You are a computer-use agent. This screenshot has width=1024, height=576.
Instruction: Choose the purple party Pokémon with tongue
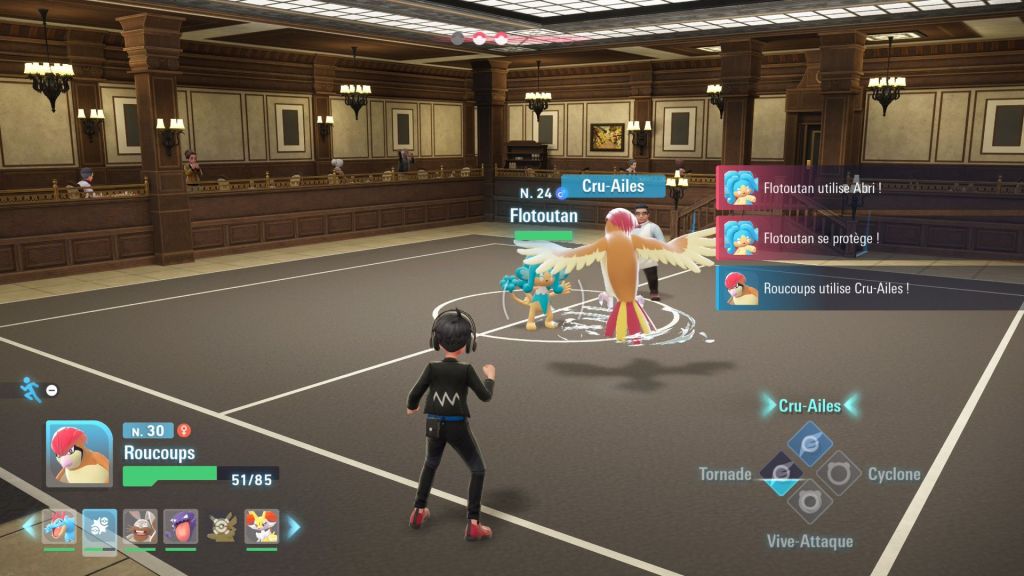pos(180,526)
